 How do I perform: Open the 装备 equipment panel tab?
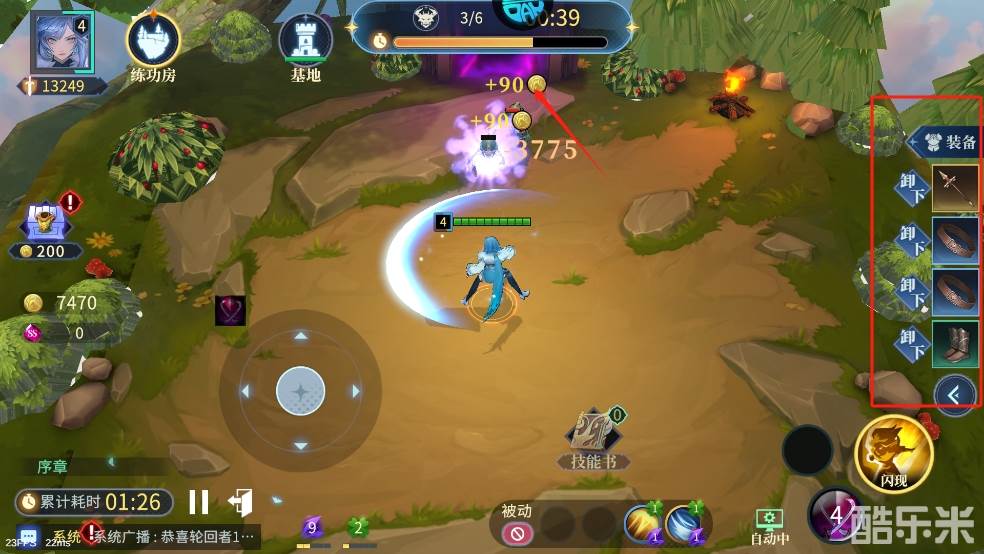tap(946, 141)
